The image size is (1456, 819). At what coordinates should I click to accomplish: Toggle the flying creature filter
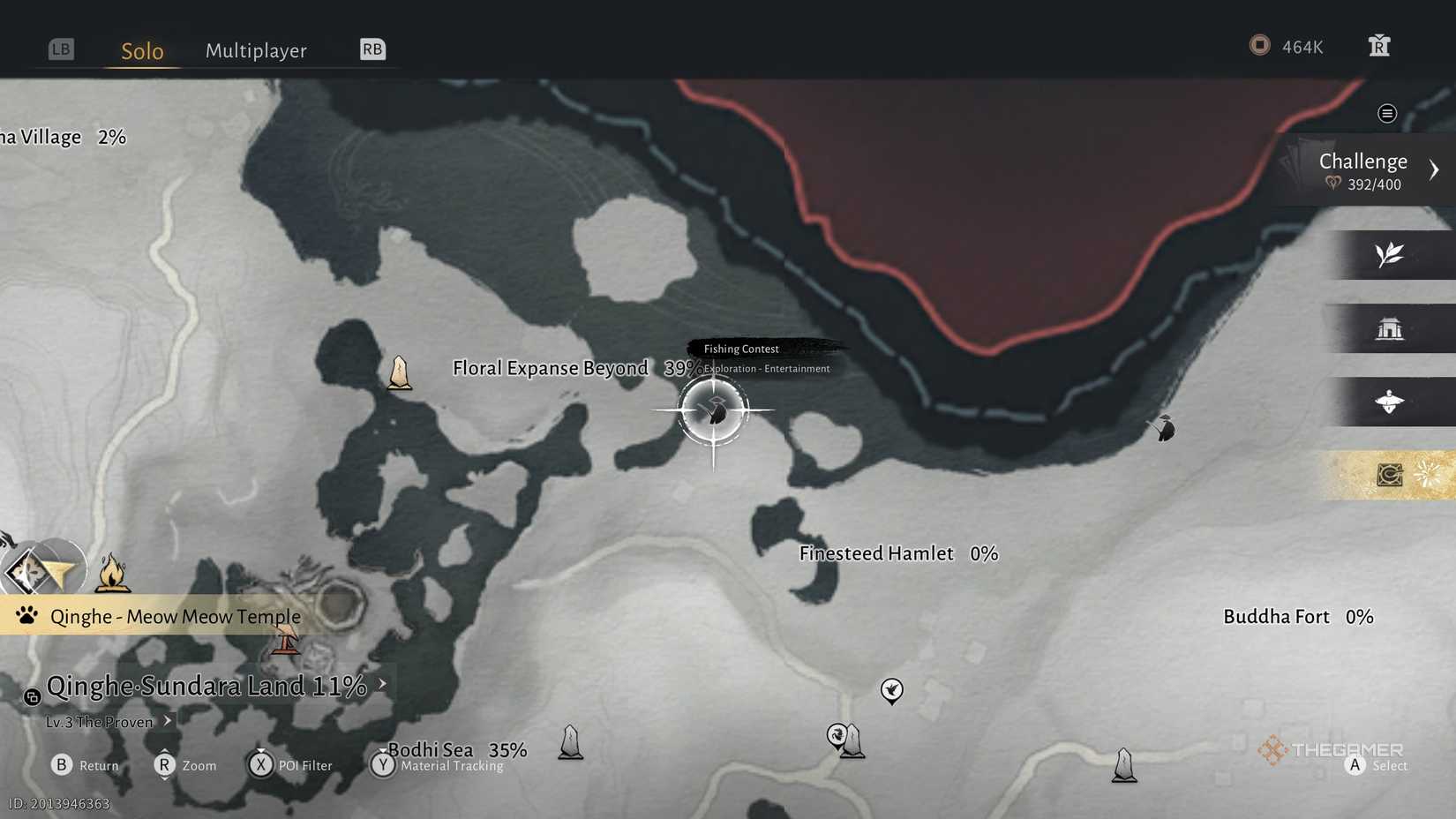(x=1392, y=402)
